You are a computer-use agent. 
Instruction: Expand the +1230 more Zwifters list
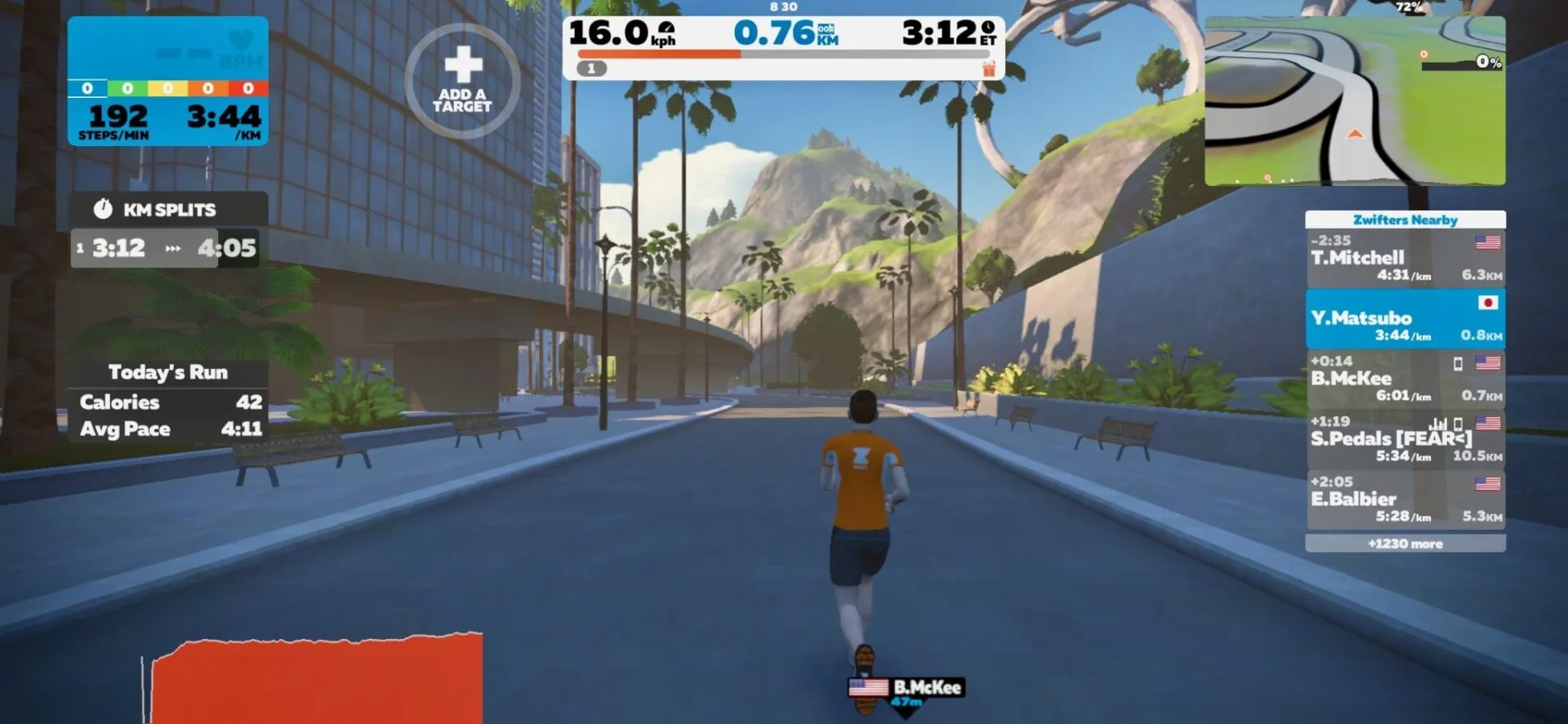click(1405, 543)
